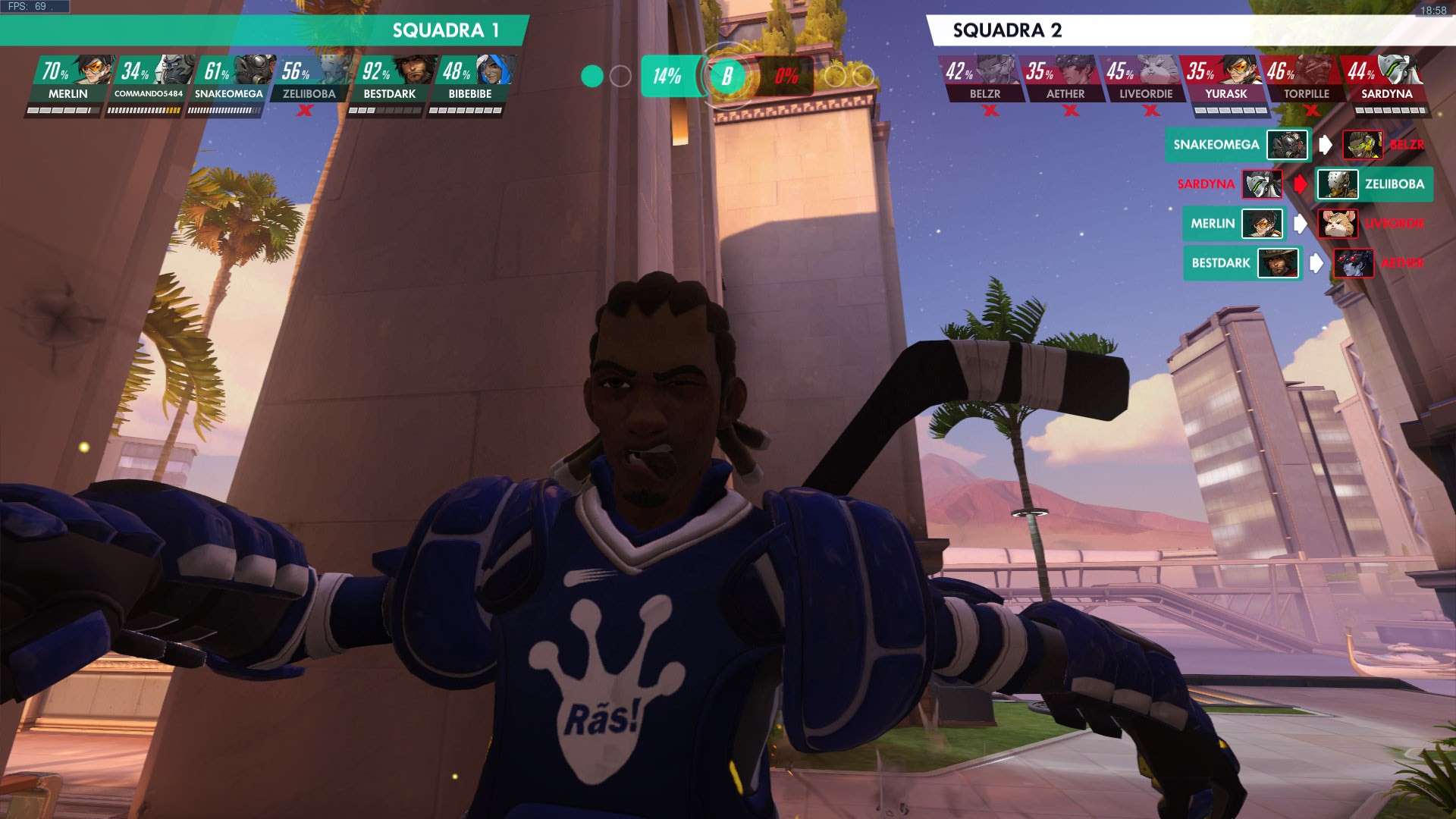
Task: Switch to SARDYNA's roster card with 44% ultimate
Action: click(x=1386, y=80)
